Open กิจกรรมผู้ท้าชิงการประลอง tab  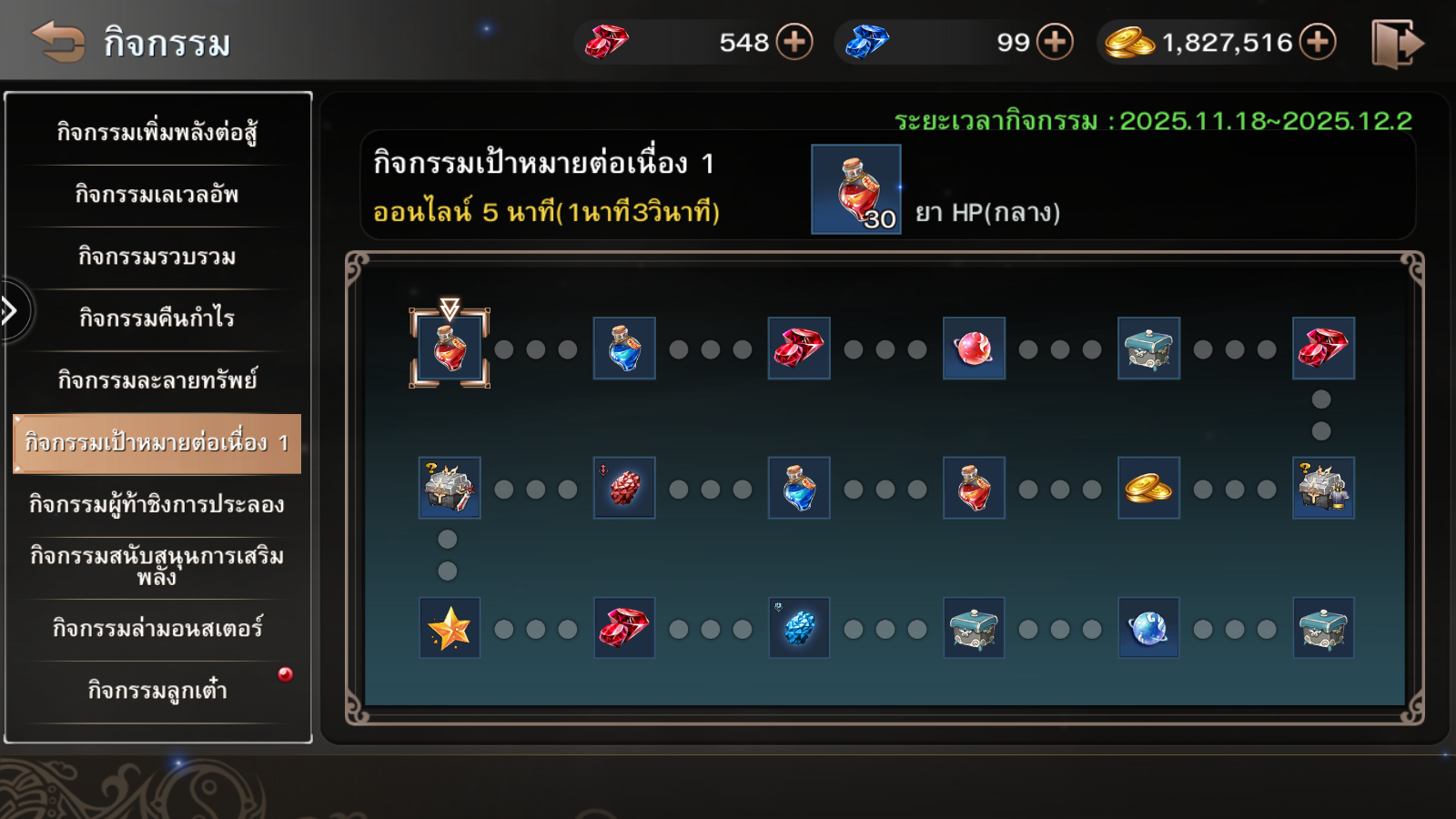[x=157, y=505]
